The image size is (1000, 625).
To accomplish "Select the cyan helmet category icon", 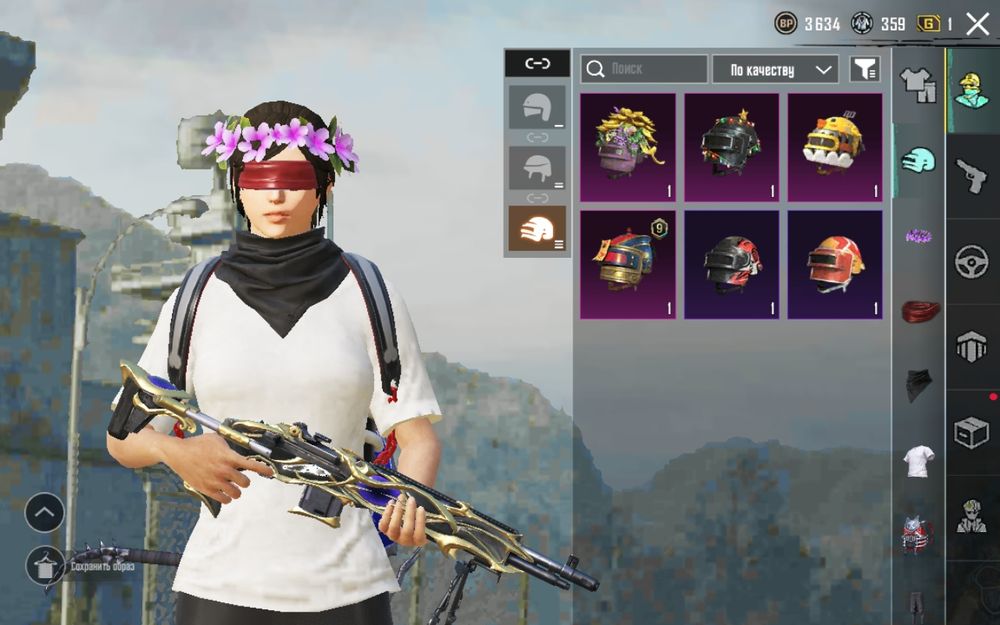I will 918,160.
